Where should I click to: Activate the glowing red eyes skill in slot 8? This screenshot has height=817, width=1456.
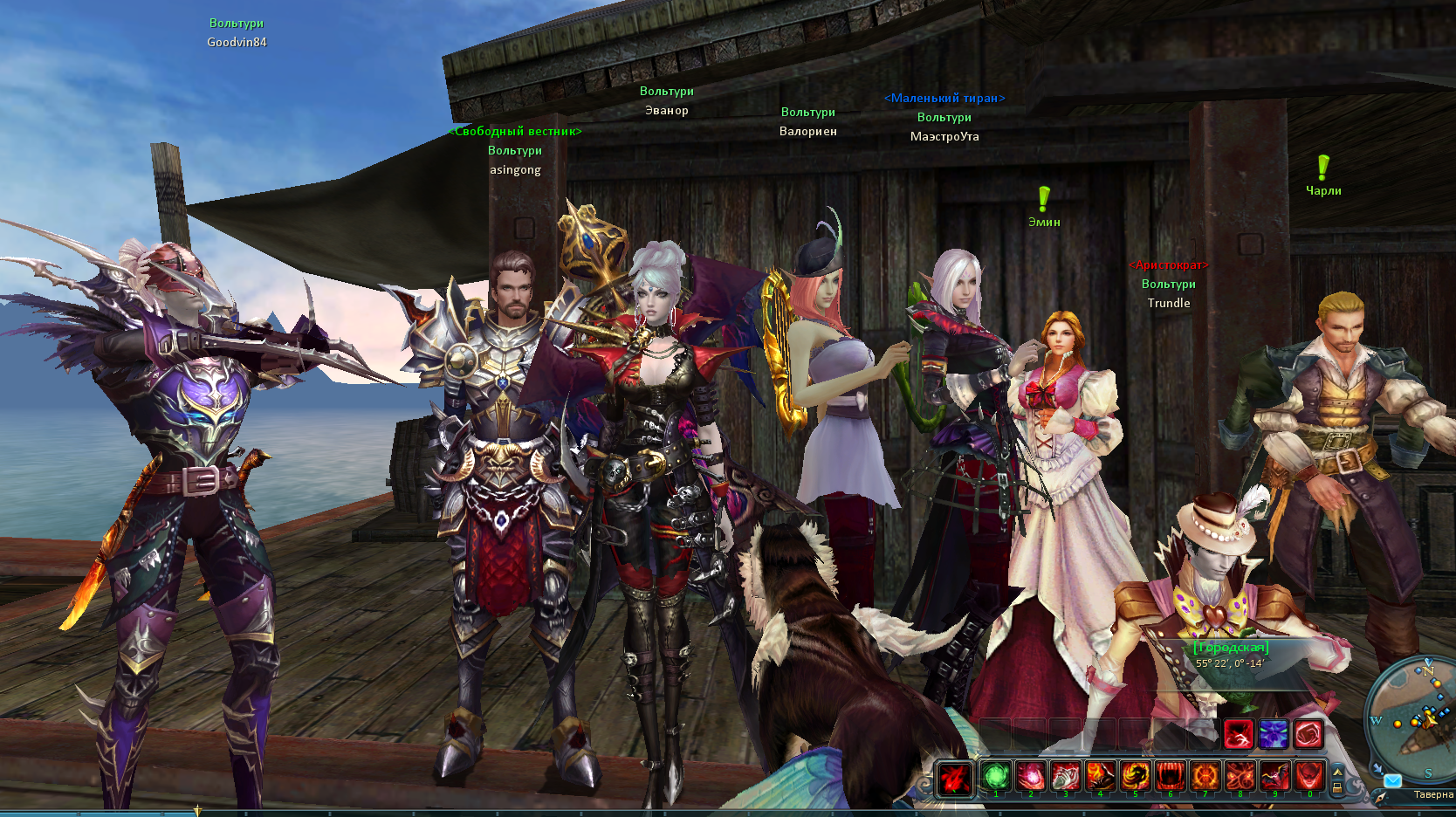(1240, 776)
